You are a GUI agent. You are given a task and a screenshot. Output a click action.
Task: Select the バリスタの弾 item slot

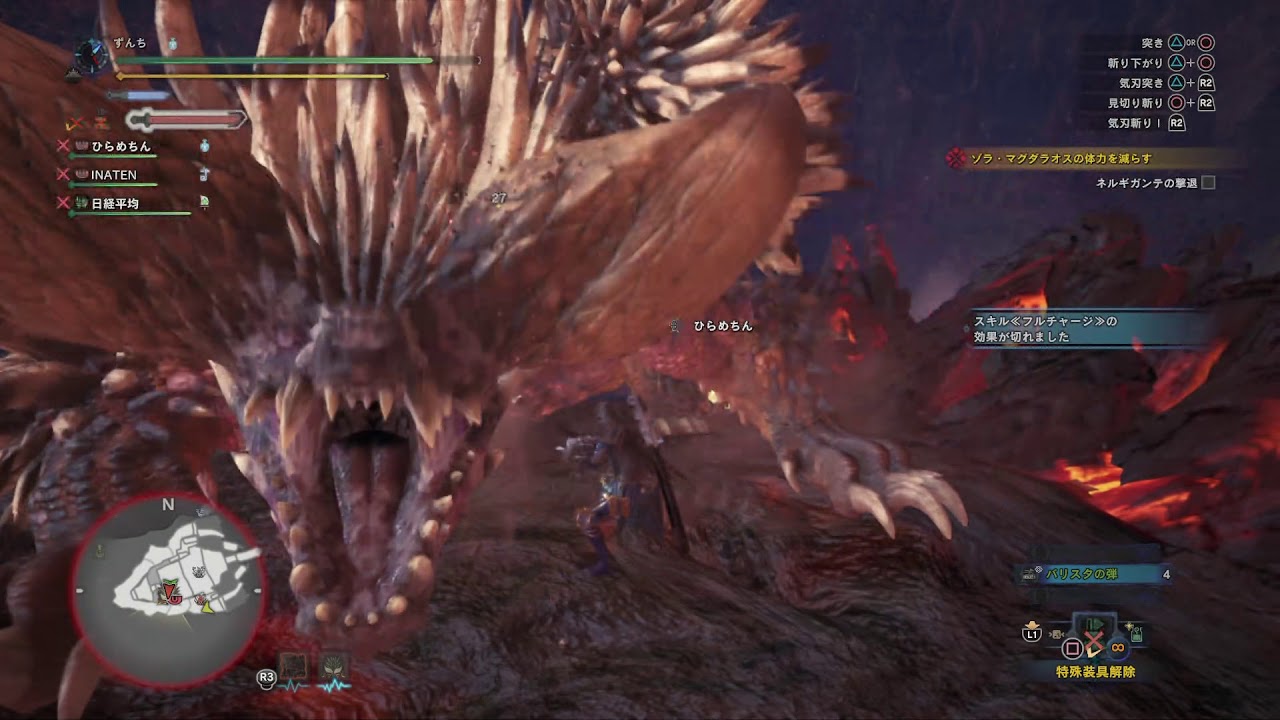(1092, 574)
